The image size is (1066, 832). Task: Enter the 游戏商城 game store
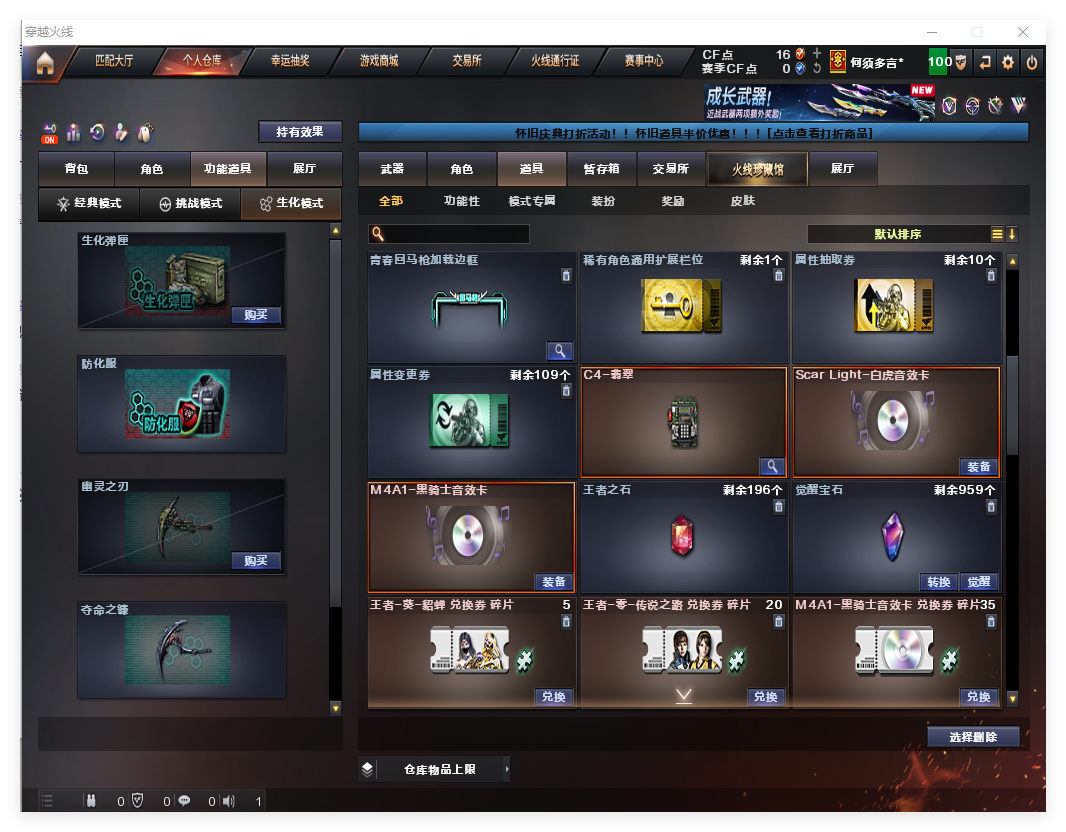pyautogui.click(x=379, y=61)
